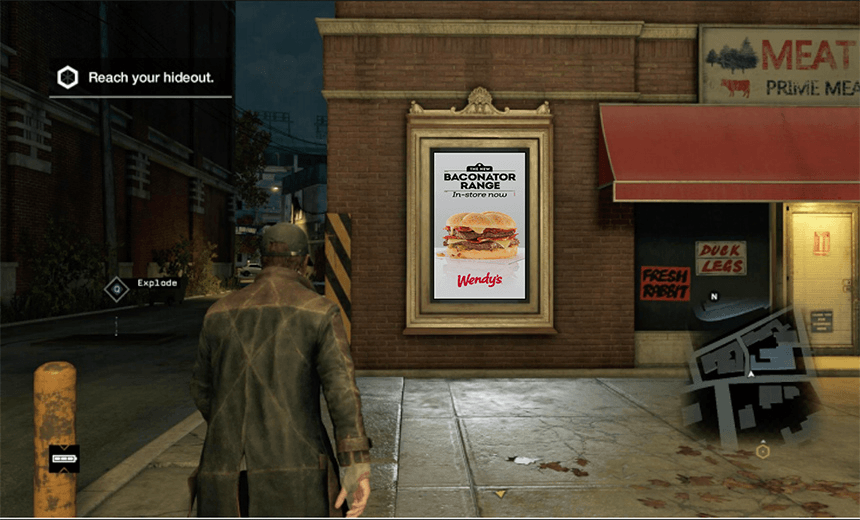
Task: Click the north compass marker on minimap
Action: (x=714, y=297)
